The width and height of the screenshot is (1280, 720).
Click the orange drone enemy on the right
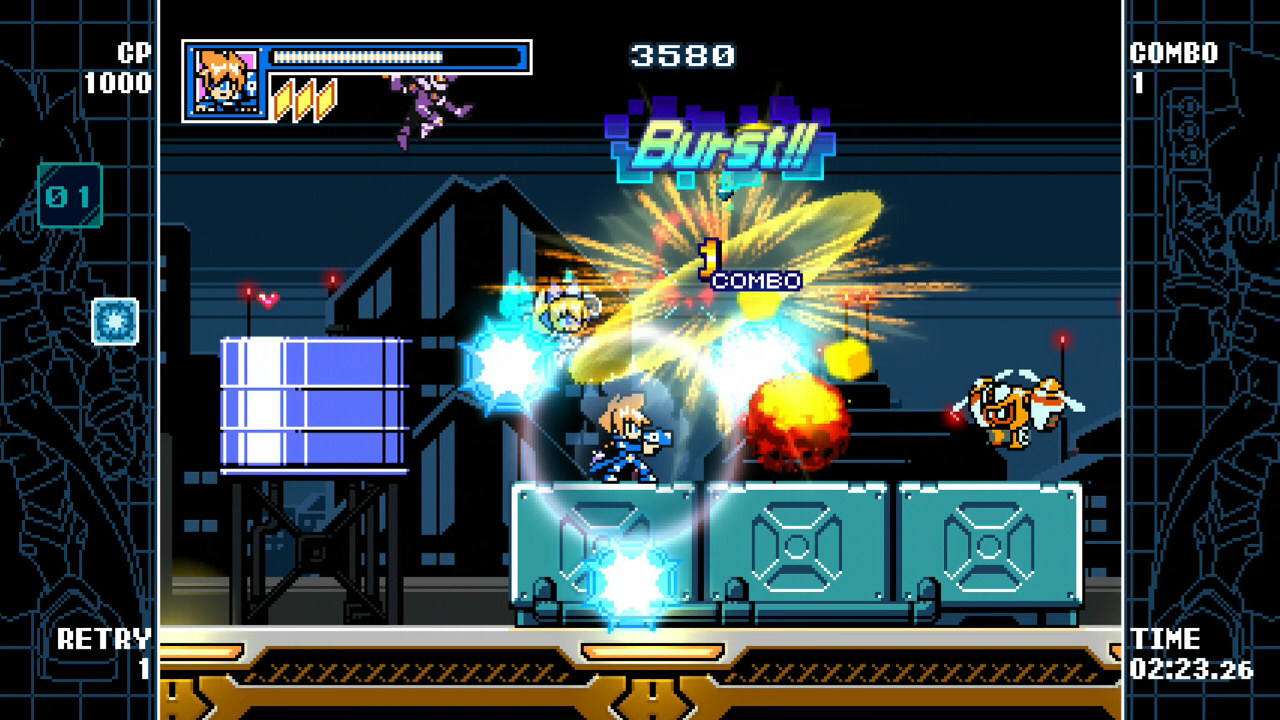tap(1015, 410)
